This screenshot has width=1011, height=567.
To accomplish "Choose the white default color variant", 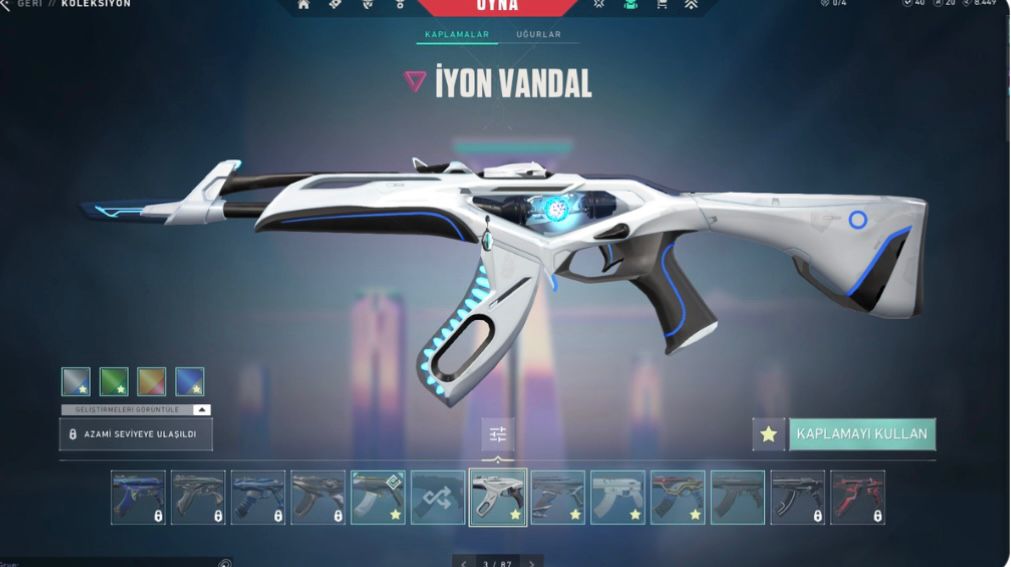I will point(75,381).
